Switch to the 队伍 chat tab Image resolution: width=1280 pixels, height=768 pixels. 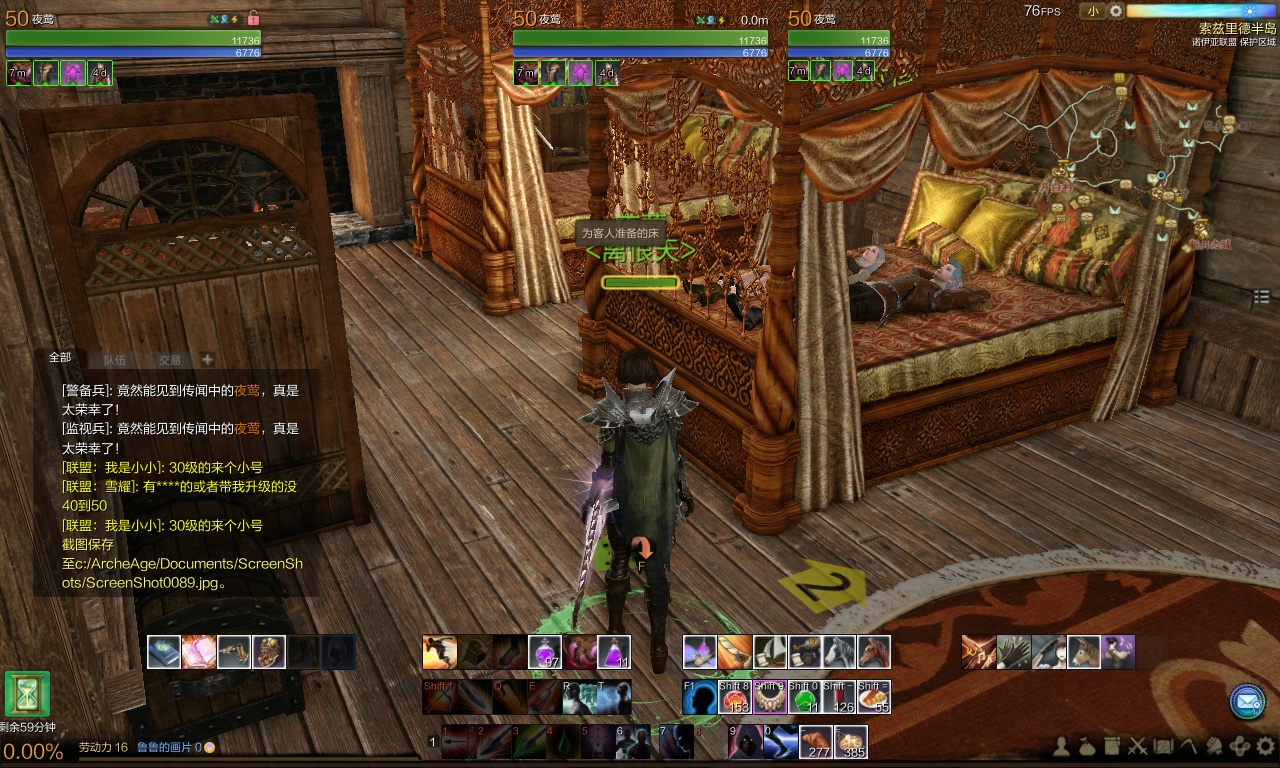114,360
